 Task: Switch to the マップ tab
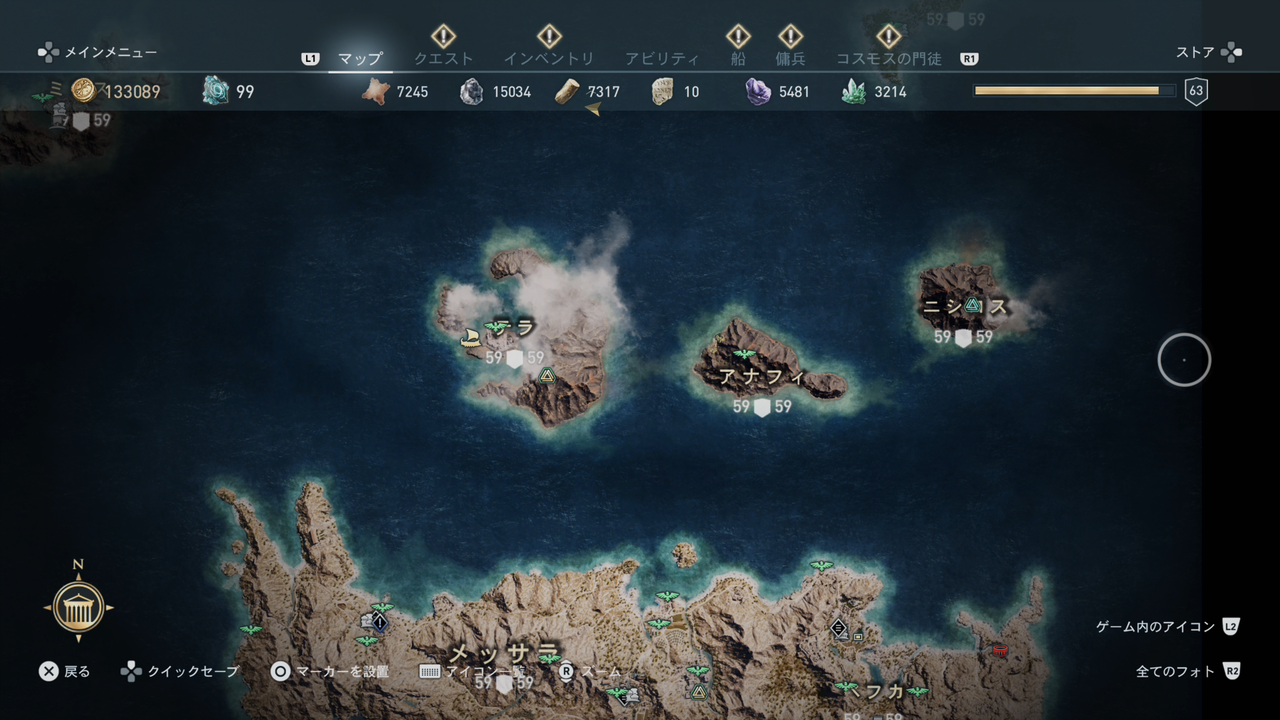click(x=360, y=59)
